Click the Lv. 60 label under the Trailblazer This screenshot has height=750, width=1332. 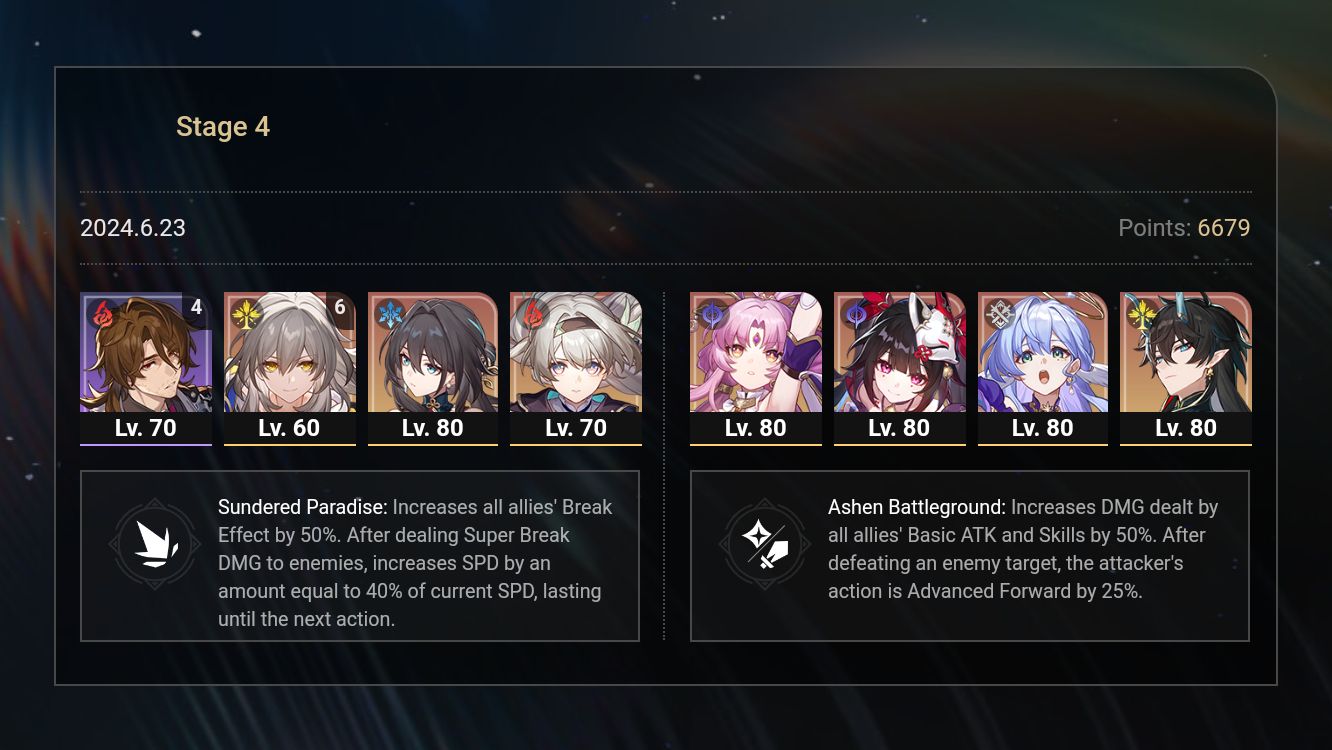tap(289, 428)
